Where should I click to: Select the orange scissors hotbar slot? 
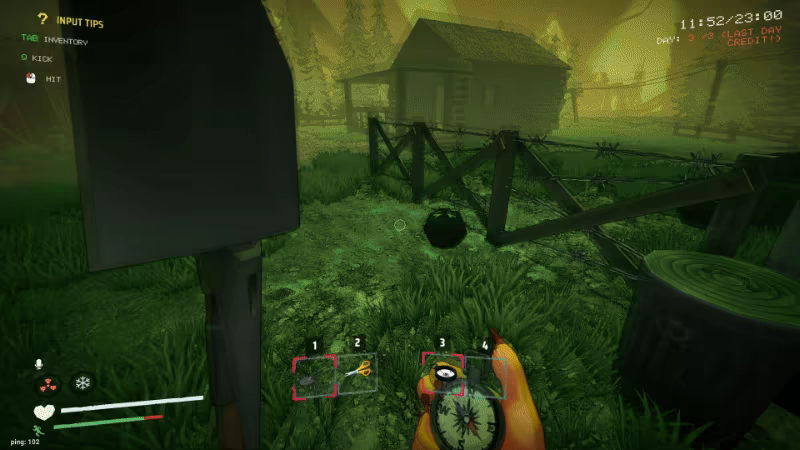tap(357, 372)
